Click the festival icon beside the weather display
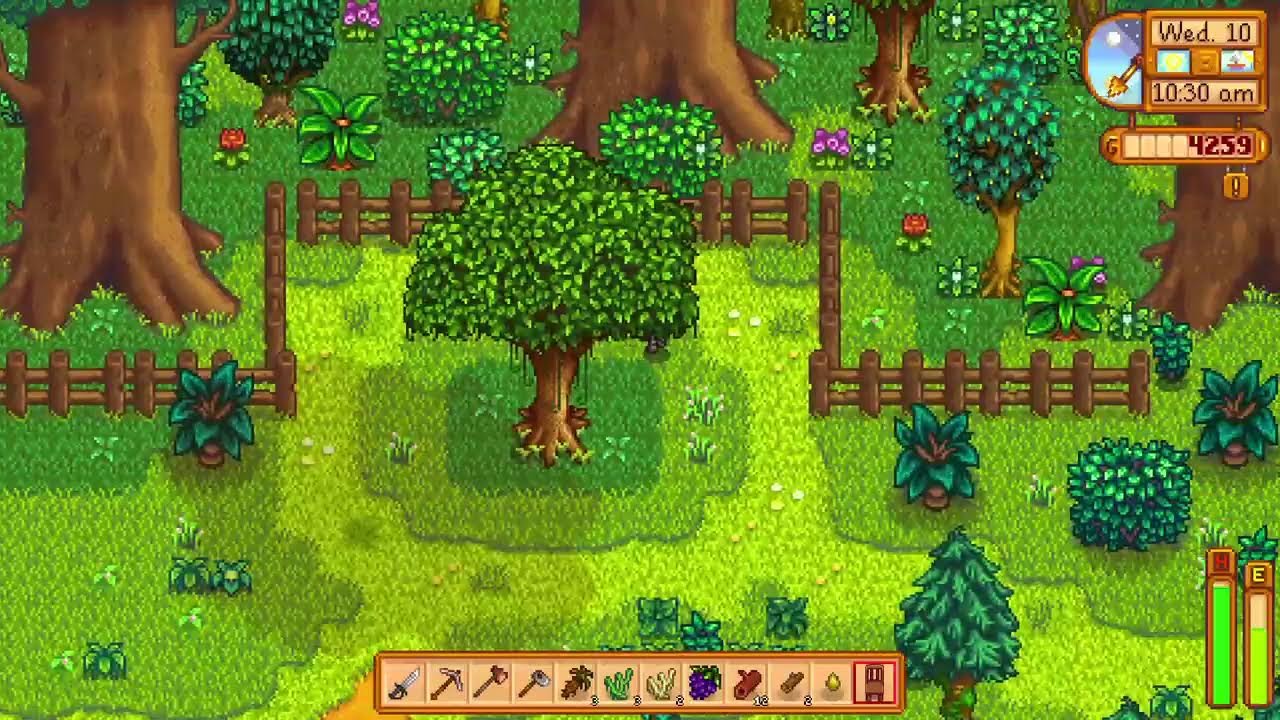This screenshot has height=720, width=1280. [1237, 61]
